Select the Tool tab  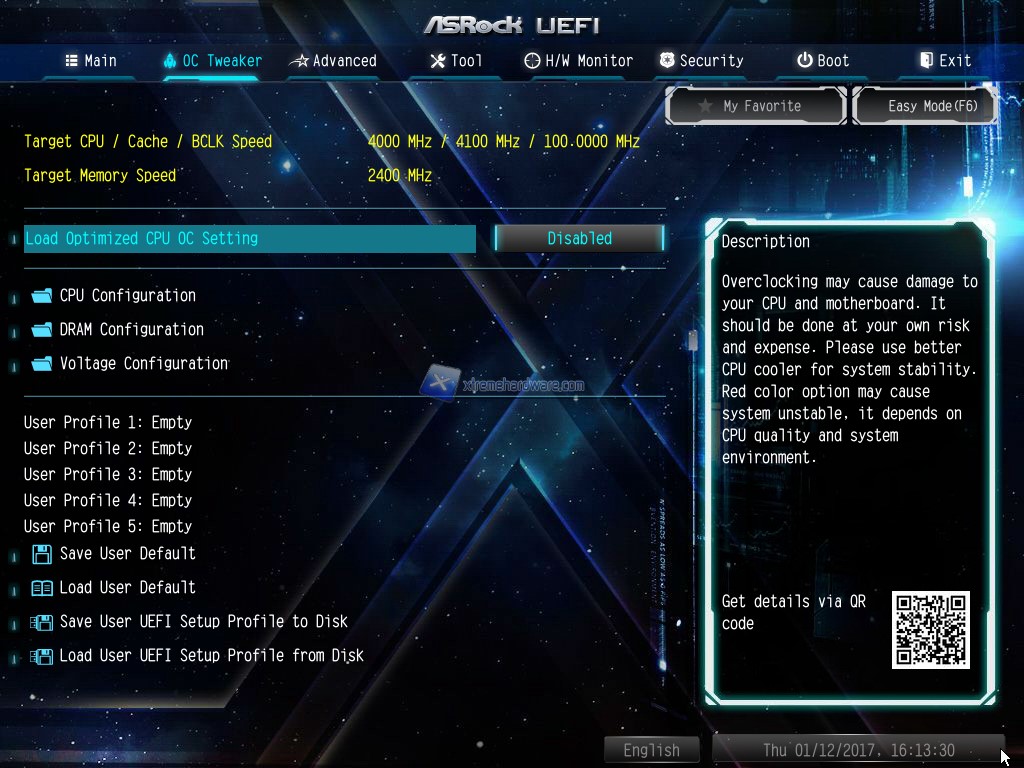pyautogui.click(x=456, y=61)
